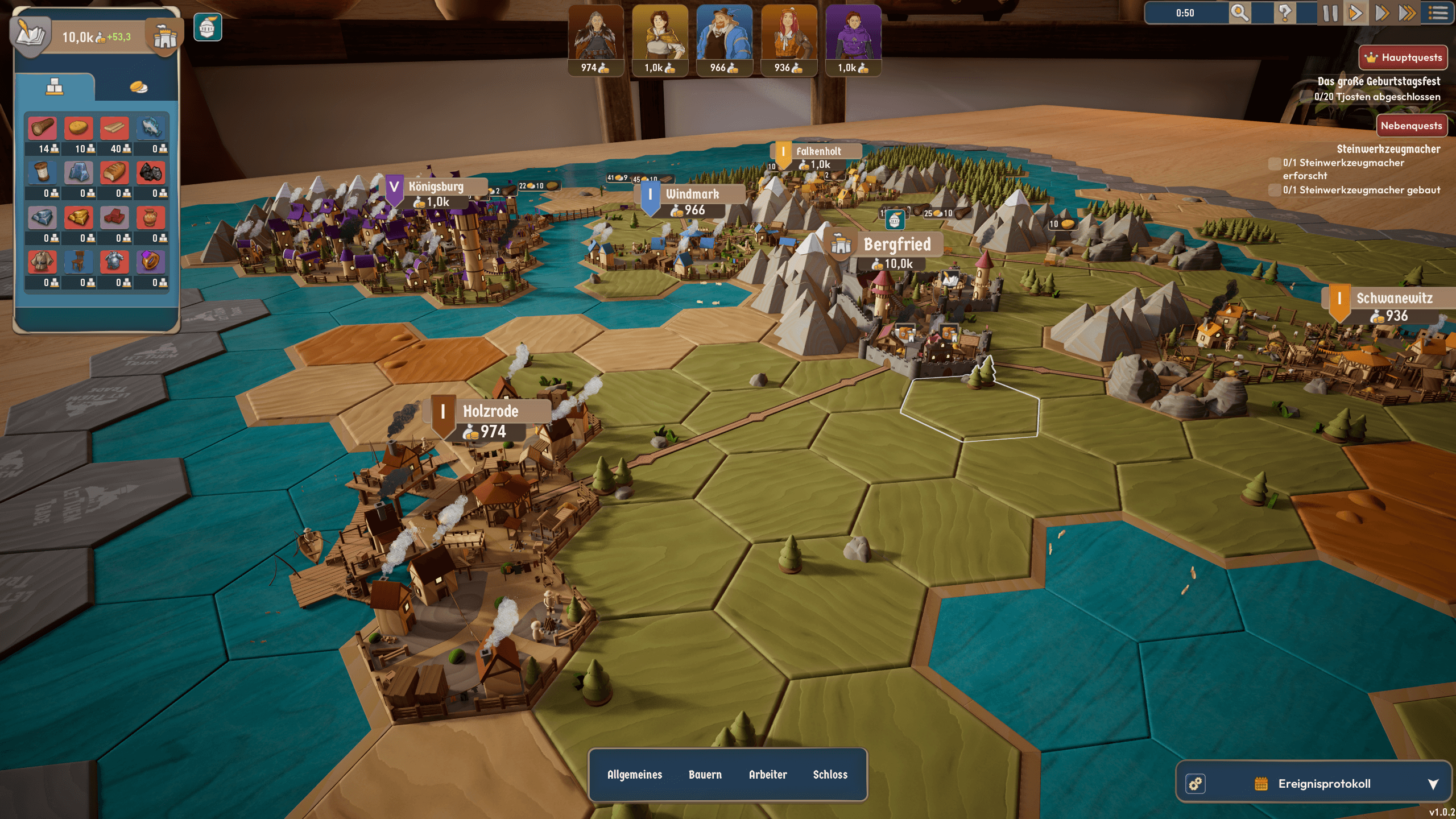
Task: Switch to the gold coins tab
Action: [138, 87]
